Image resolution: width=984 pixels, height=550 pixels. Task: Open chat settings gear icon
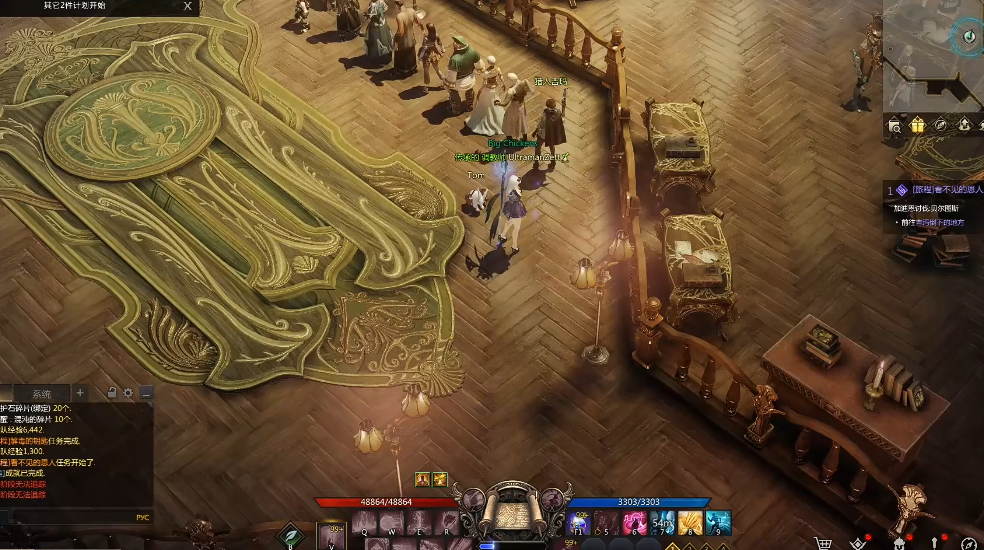[x=128, y=393]
